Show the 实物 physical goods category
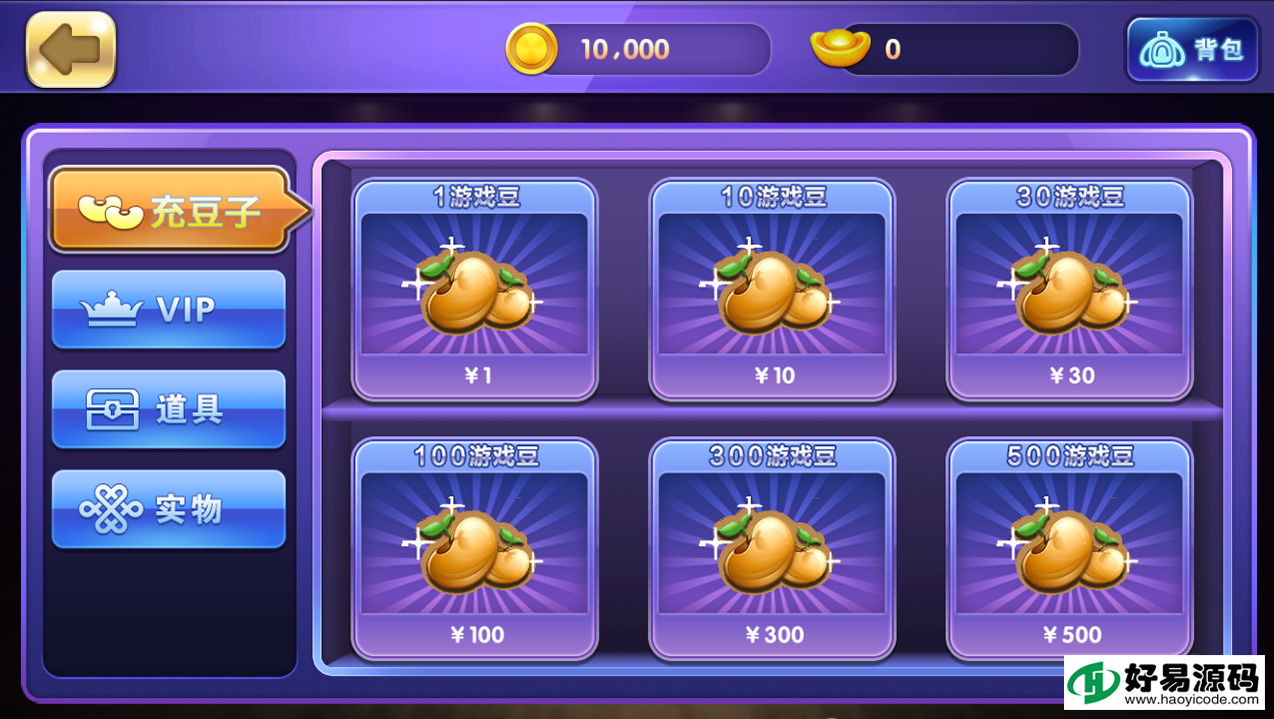Image resolution: width=1274 pixels, height=719 pixels. click(x=168, y=510)
